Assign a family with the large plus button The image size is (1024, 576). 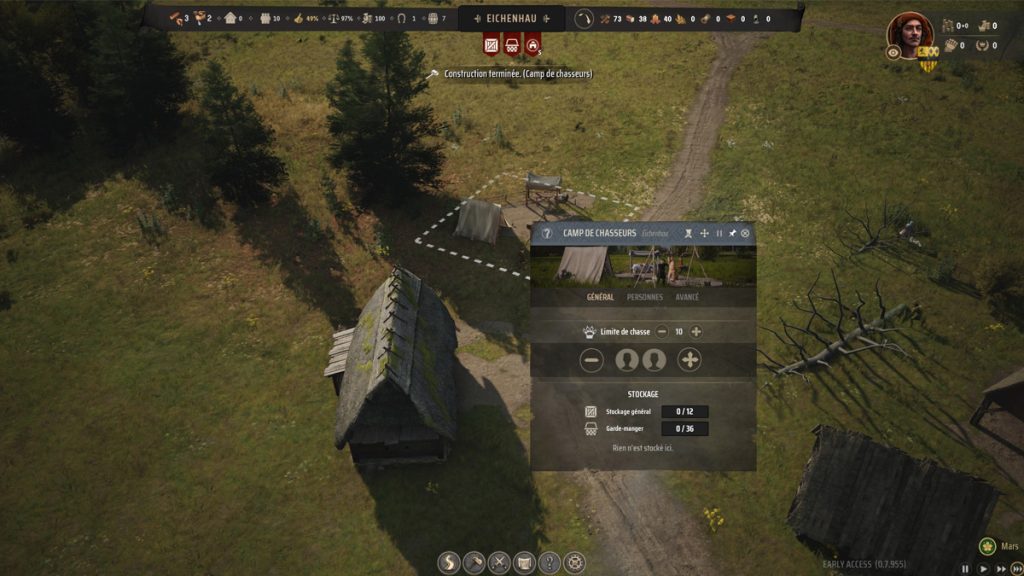click(690, 360)
